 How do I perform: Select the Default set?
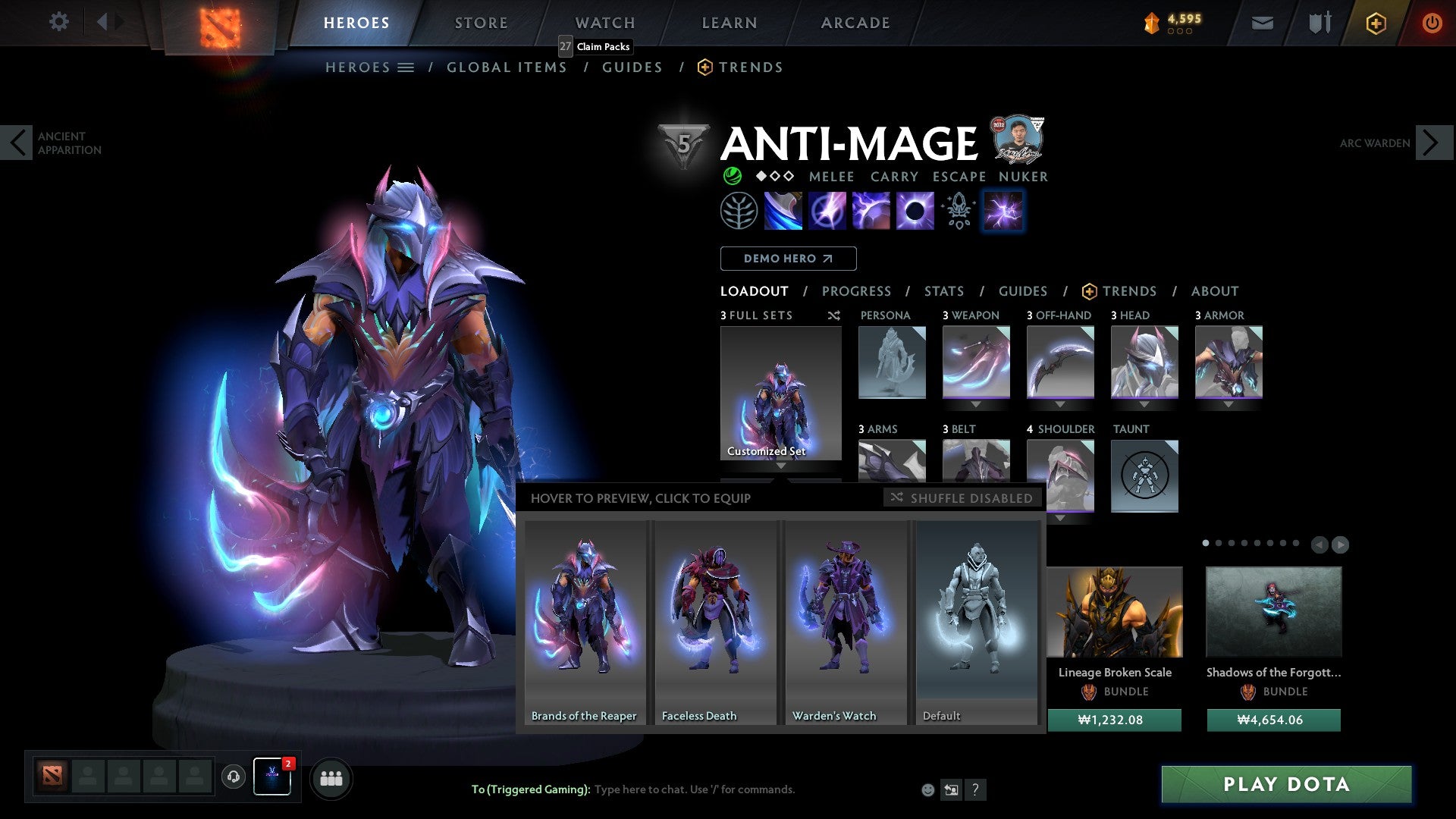point(977,622)
